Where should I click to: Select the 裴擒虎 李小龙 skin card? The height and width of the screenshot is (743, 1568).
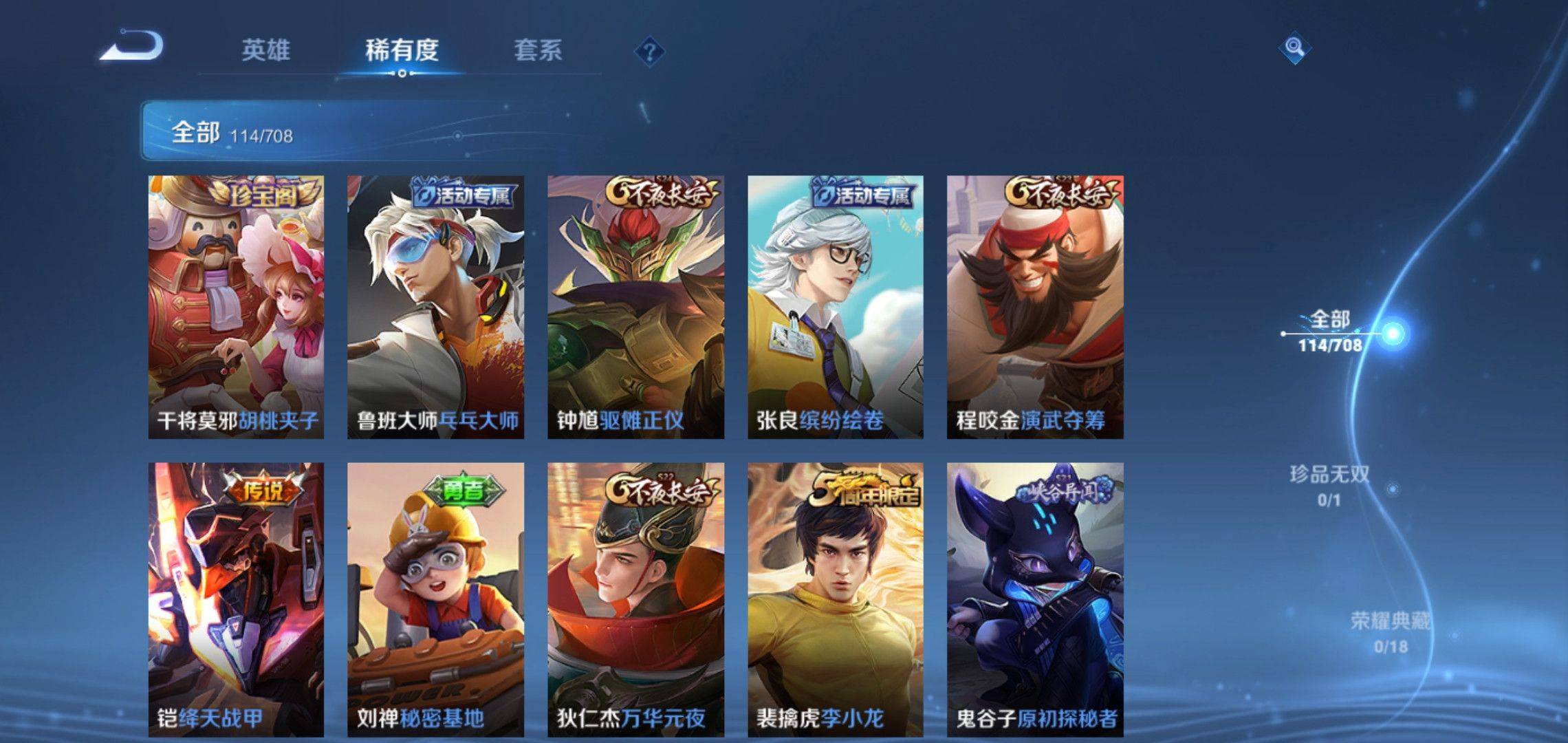pos(836,599)
